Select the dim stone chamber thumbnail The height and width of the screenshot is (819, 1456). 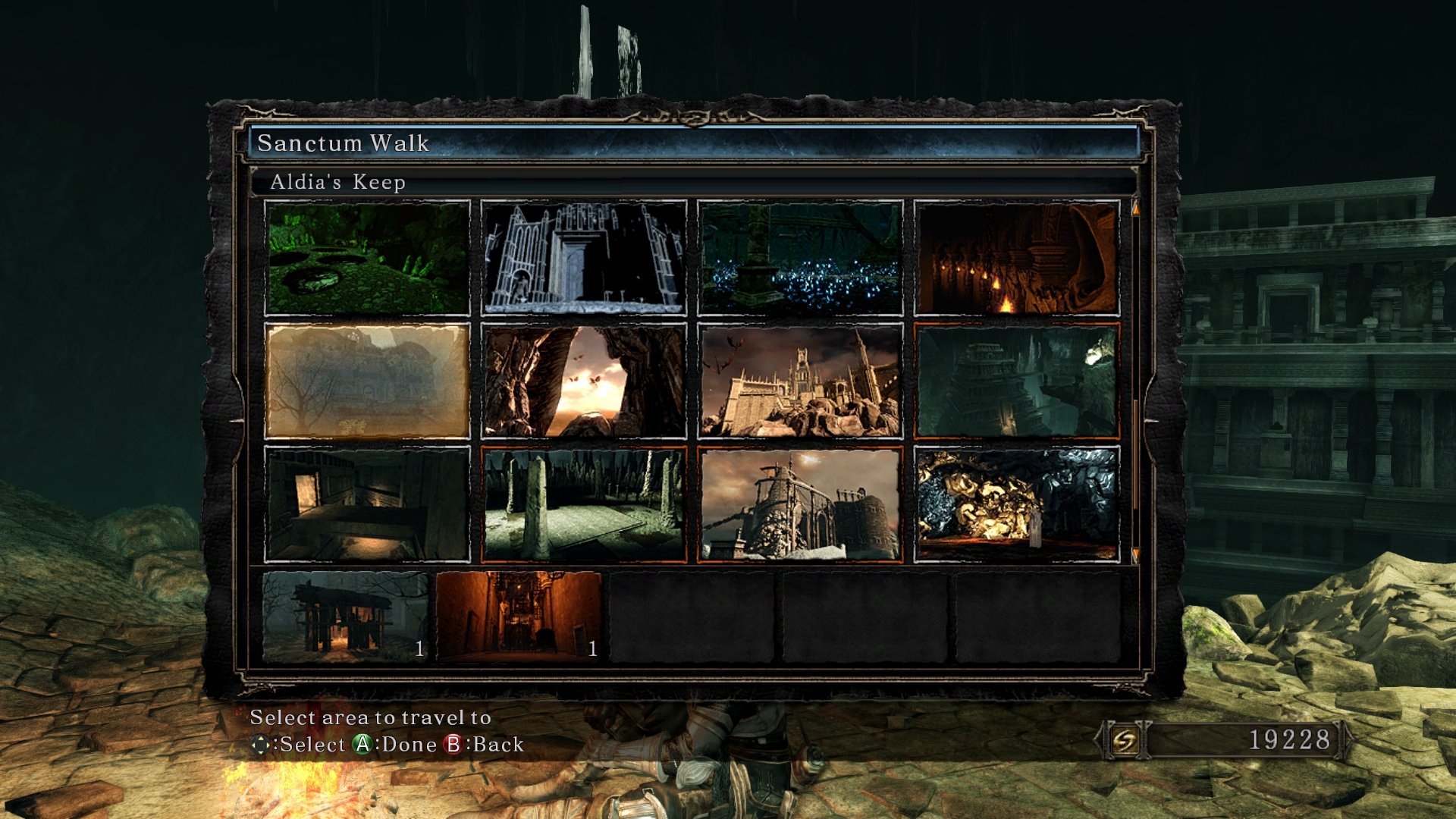point(367,504)
